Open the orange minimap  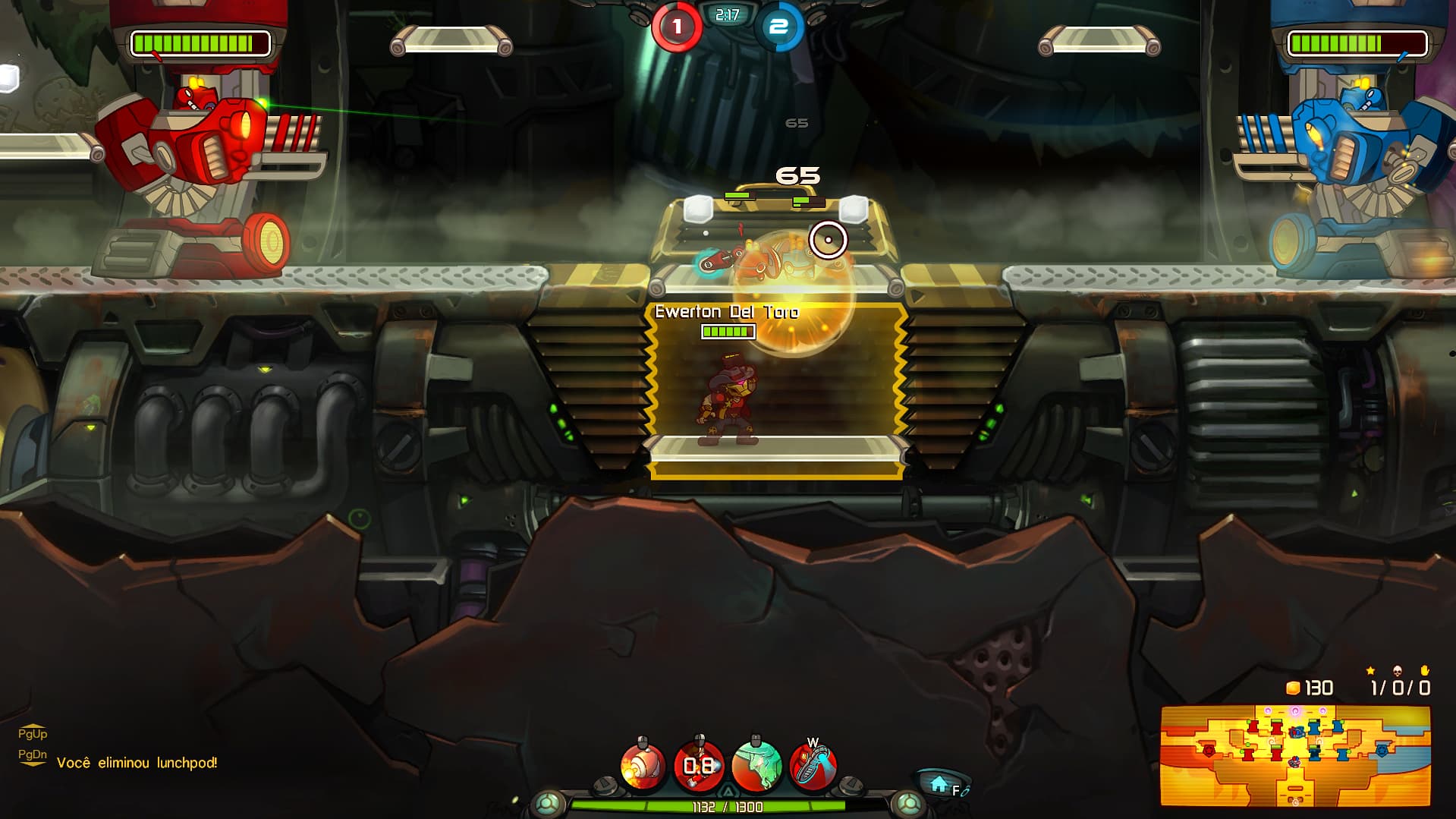pyautogui.click(x=1295, y=756)
